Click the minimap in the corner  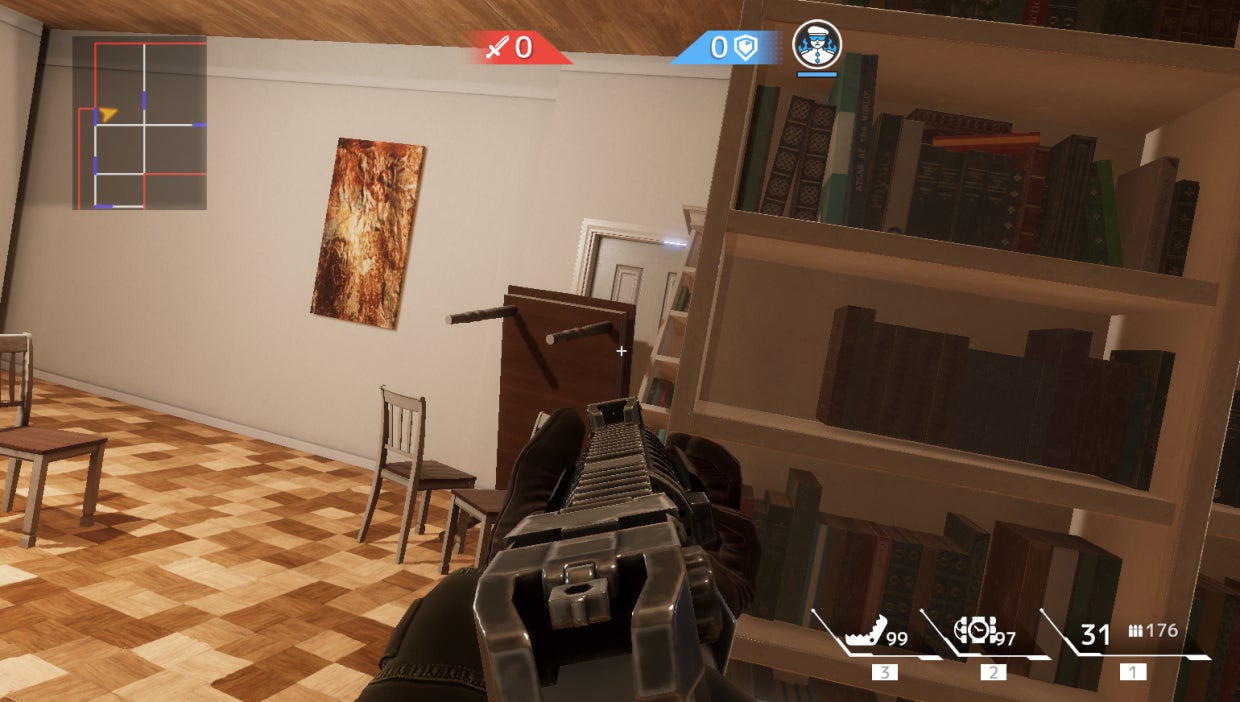tap(139, 123)
